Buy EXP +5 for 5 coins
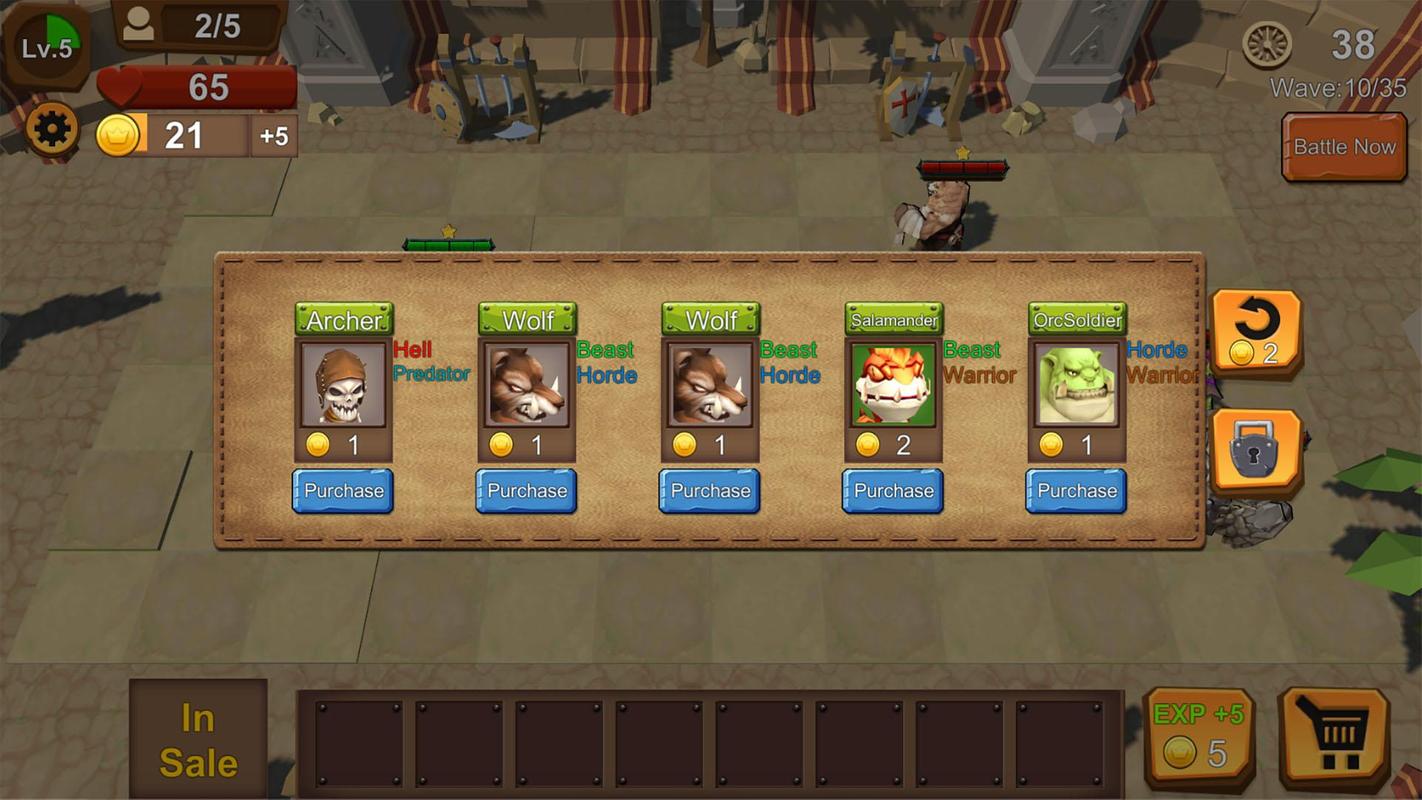1422x800 pixels. pos(1199,737)
